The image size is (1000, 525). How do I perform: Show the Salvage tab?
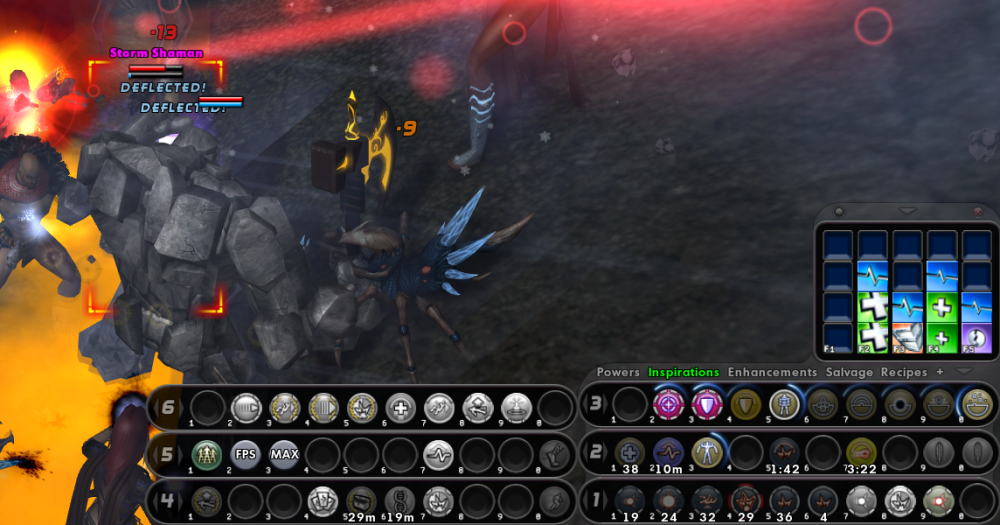point(849,372)
